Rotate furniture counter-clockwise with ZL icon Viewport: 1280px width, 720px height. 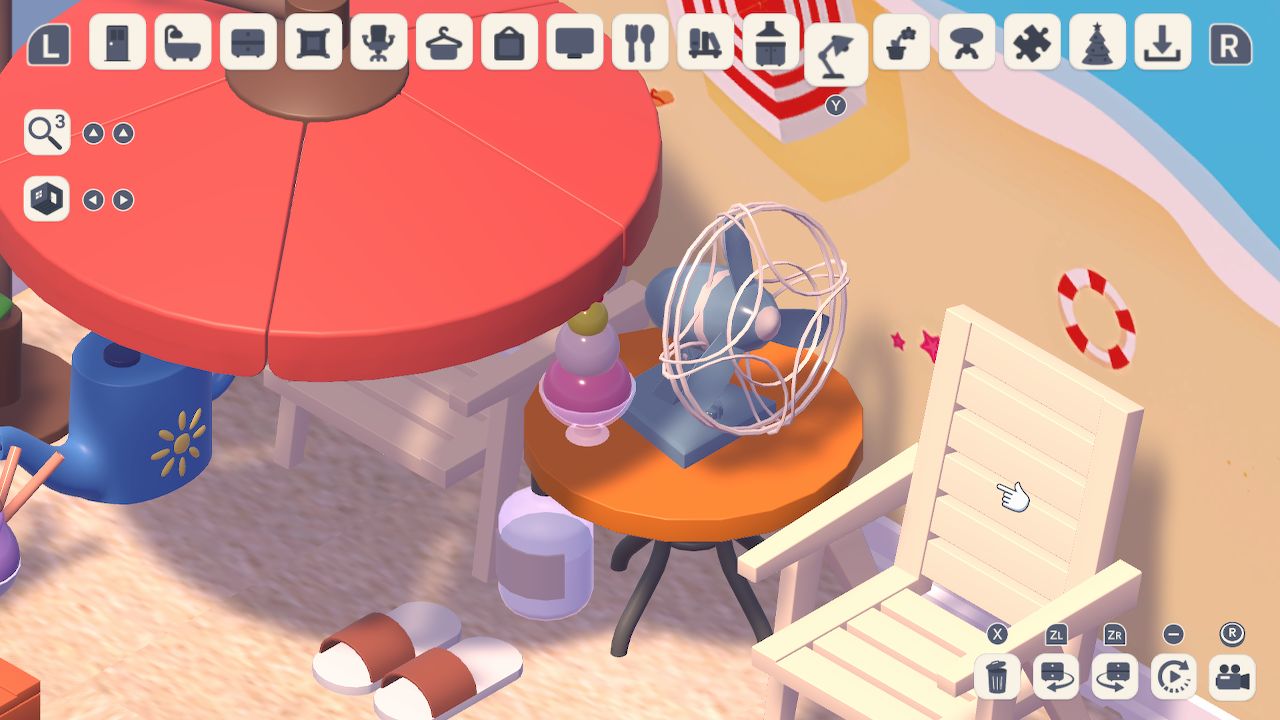[x=1056, y=677]
